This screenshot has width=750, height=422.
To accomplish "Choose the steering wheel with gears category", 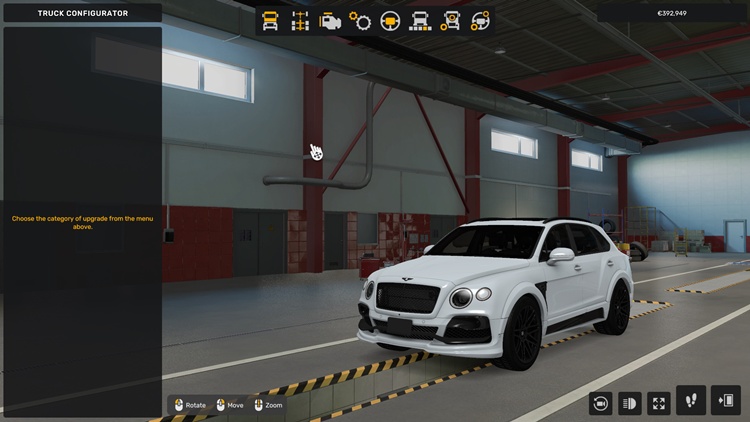I will pyautogui.click(x=481, y=20).
